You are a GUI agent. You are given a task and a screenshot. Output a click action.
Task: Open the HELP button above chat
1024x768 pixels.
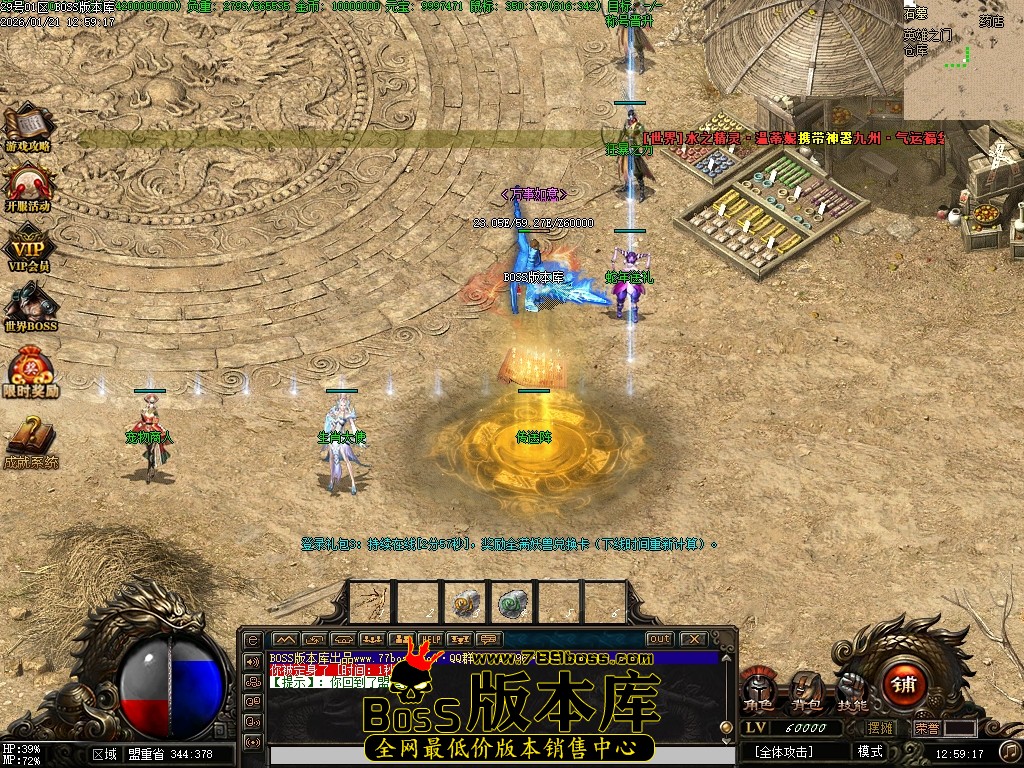[x=431, y=639]
